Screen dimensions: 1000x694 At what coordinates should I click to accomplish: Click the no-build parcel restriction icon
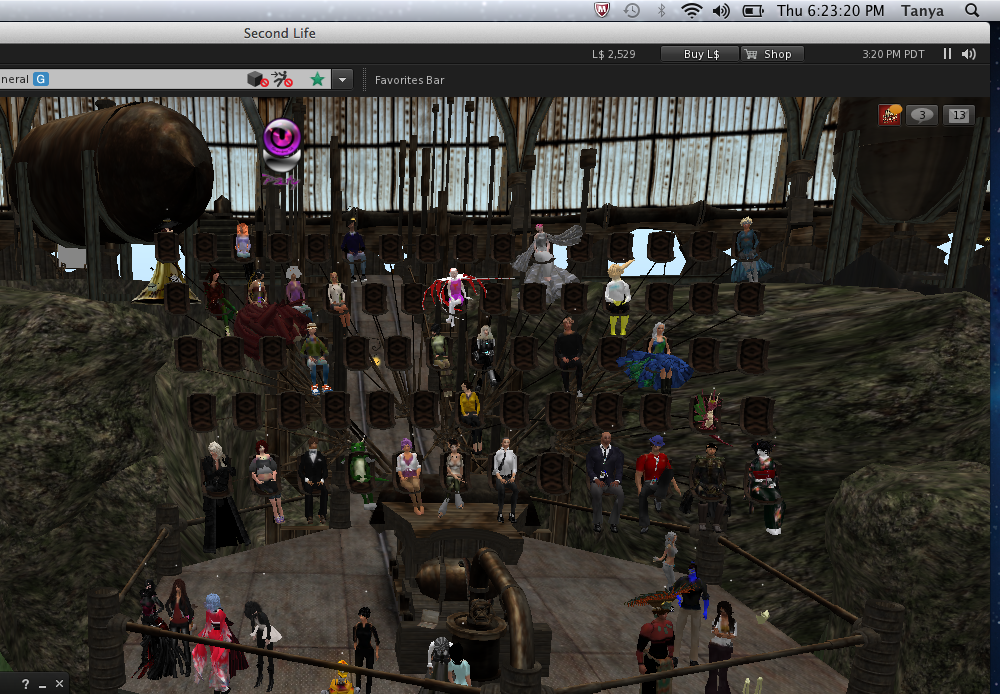click(x=257, y=79)
